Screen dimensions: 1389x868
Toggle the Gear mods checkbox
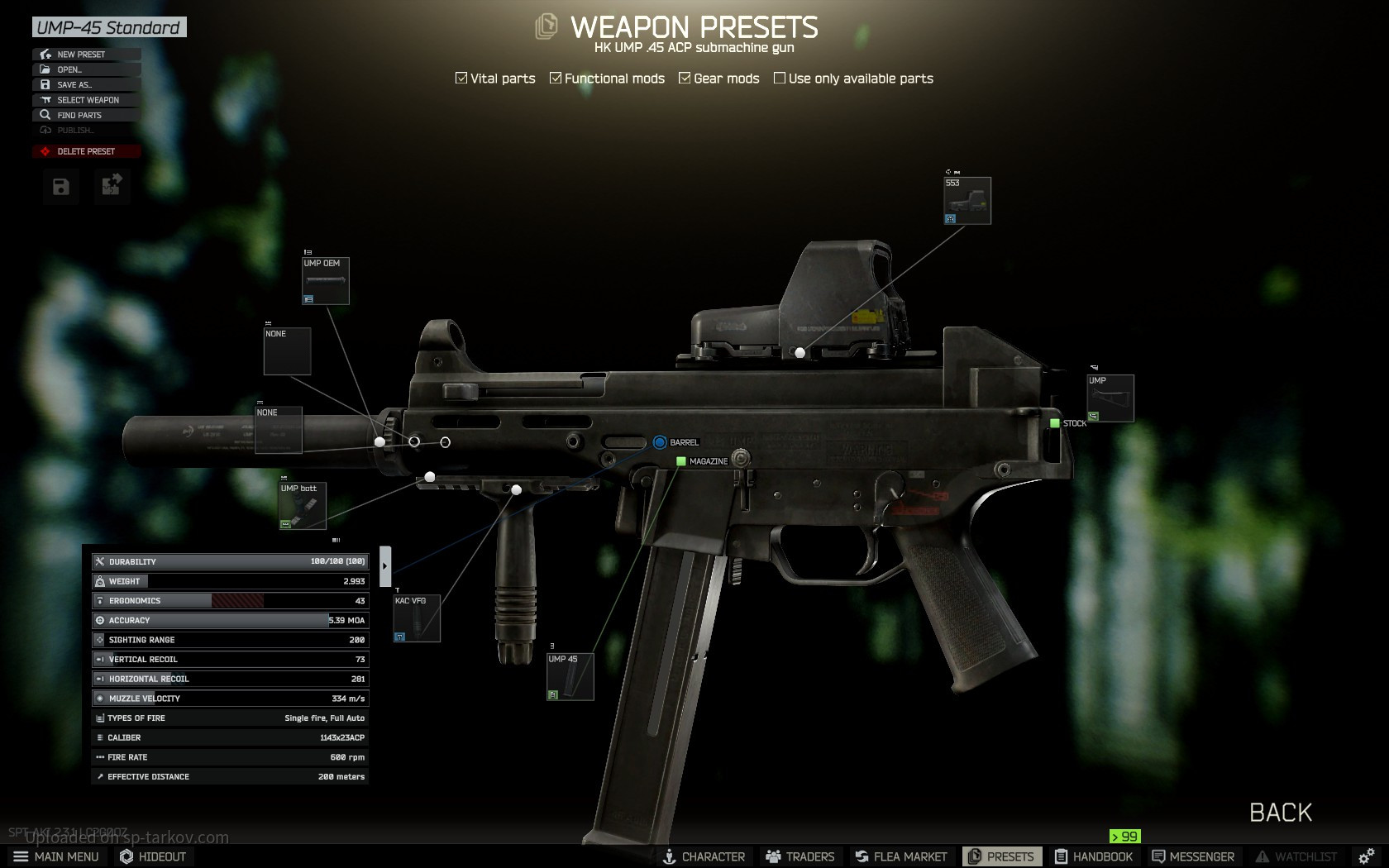(x=685, y=79)
